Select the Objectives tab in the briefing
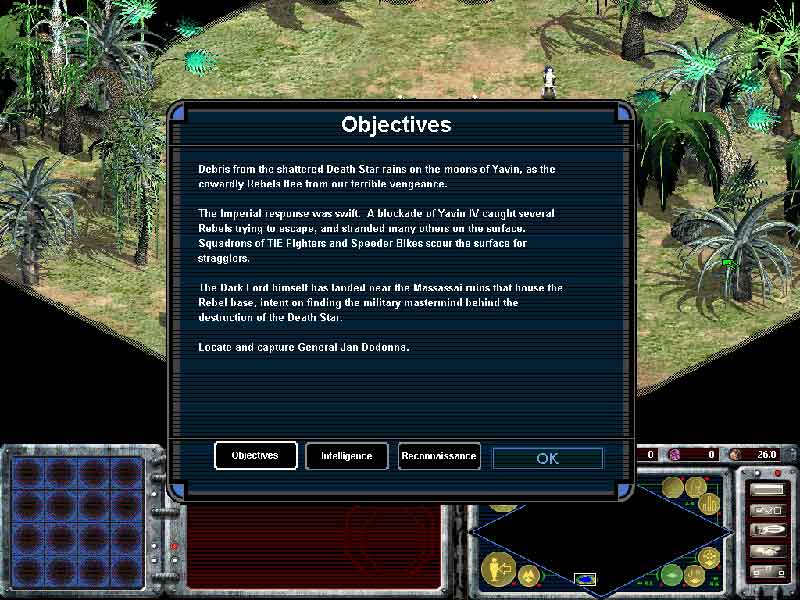The image size is (800, 600). (x=255, y=456)
